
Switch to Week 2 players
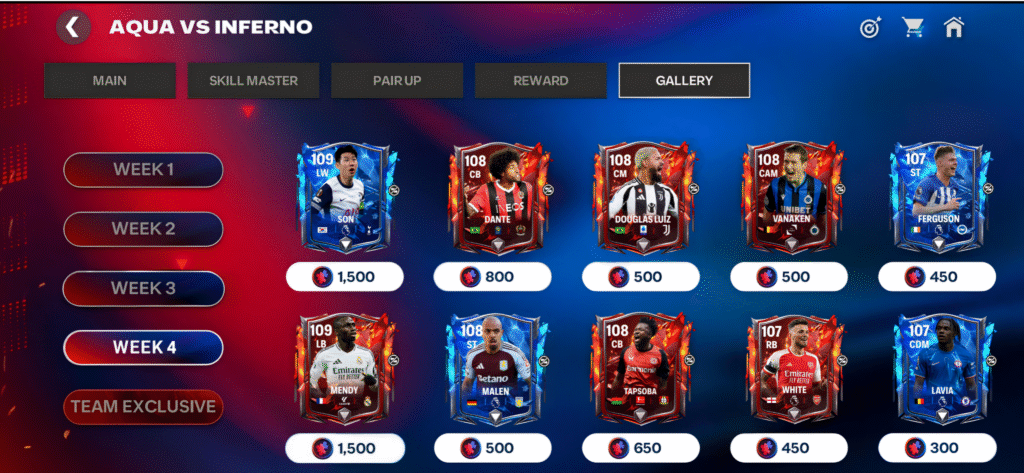point(143,229)
